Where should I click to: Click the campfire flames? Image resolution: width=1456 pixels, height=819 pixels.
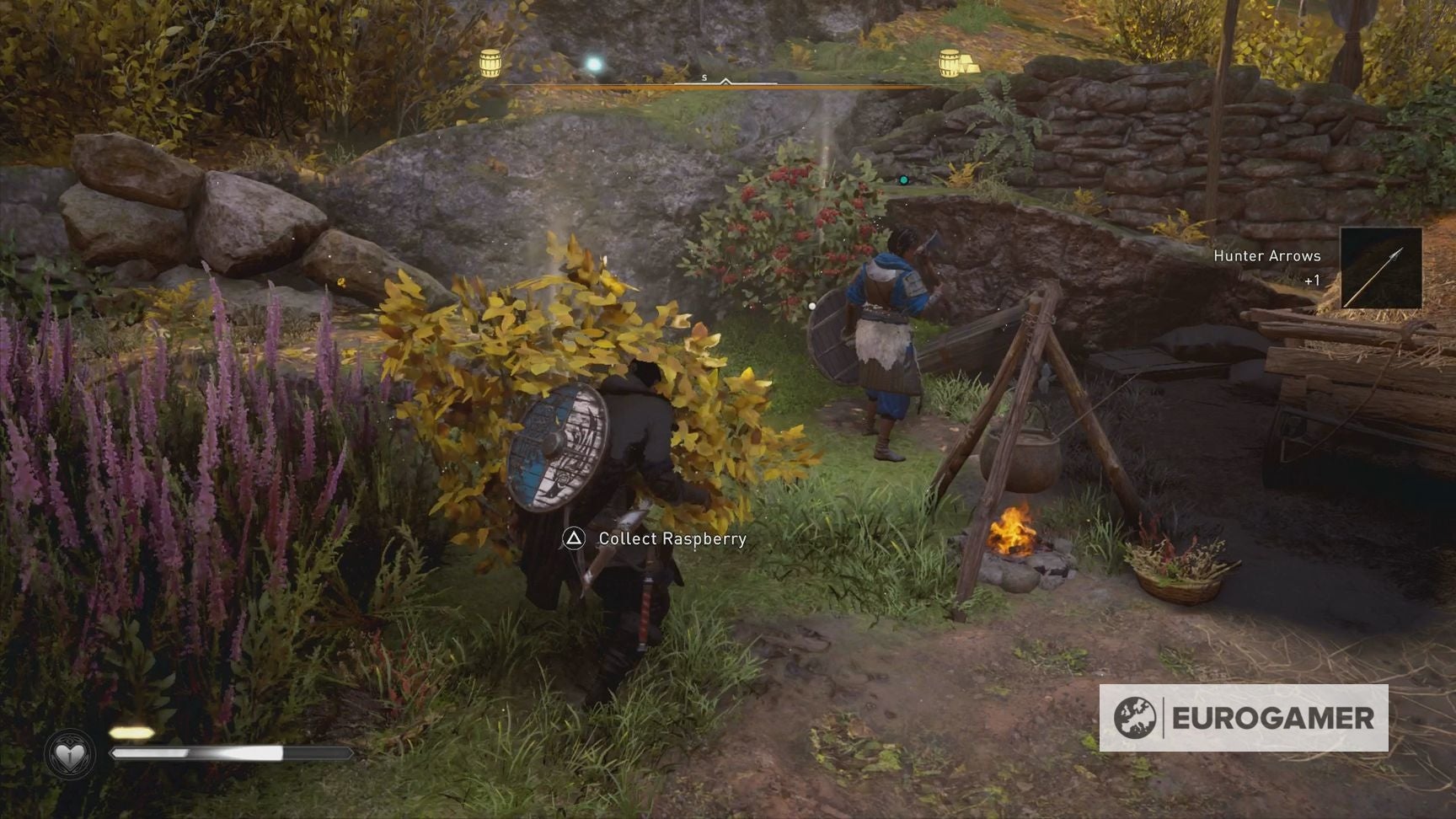tap(1016, 528)
